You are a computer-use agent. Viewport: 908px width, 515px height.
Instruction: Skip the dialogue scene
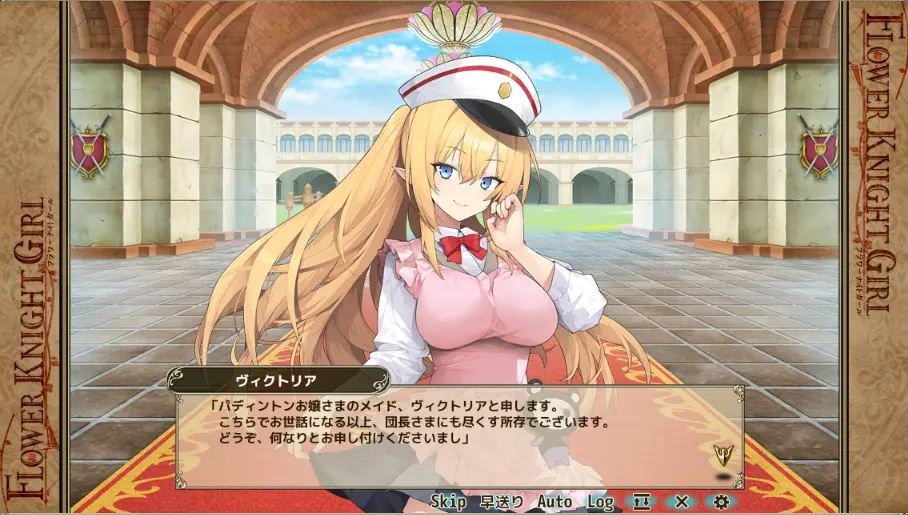coord(449,501)
